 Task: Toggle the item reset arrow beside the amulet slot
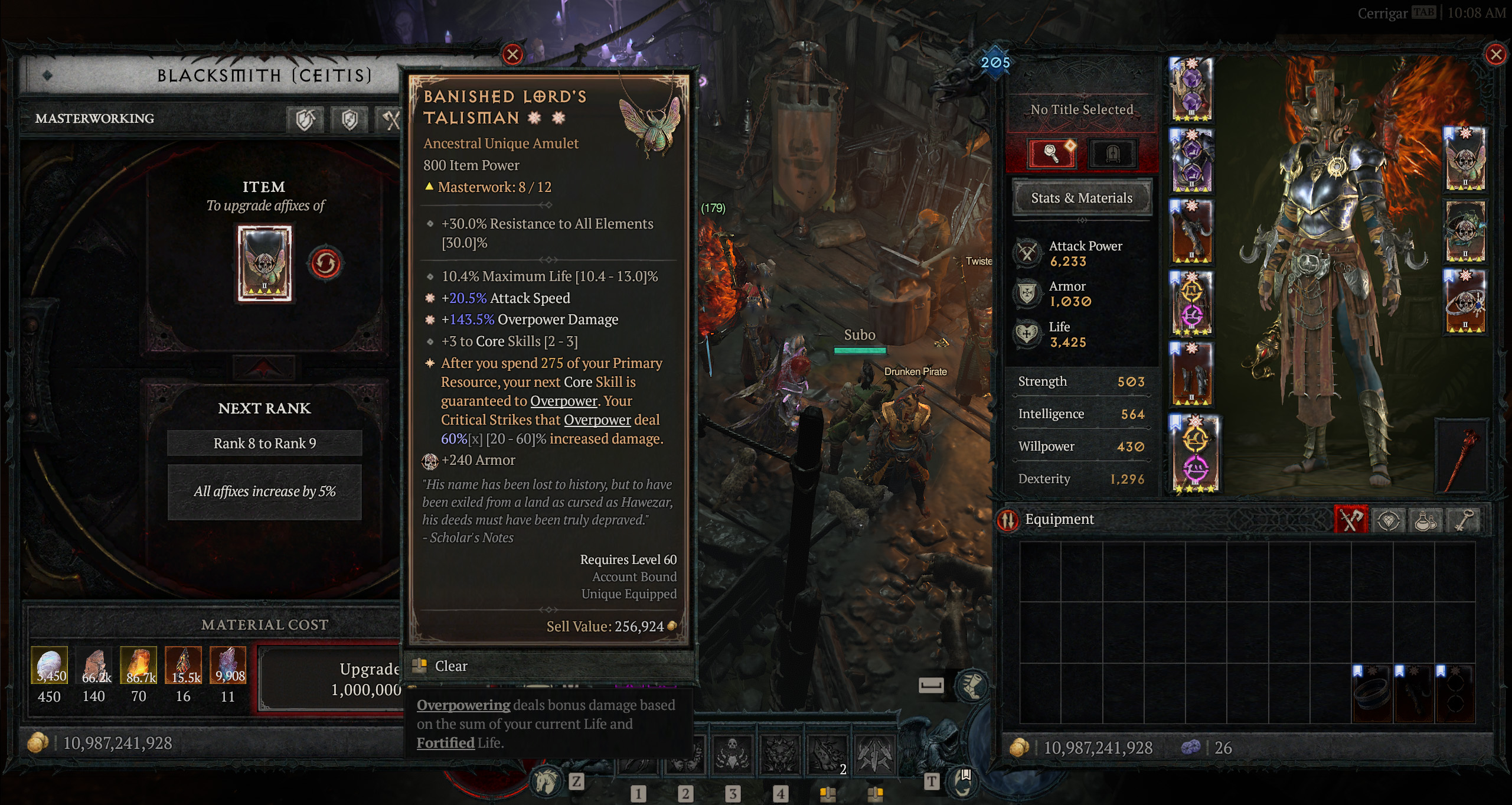(326, 263)
